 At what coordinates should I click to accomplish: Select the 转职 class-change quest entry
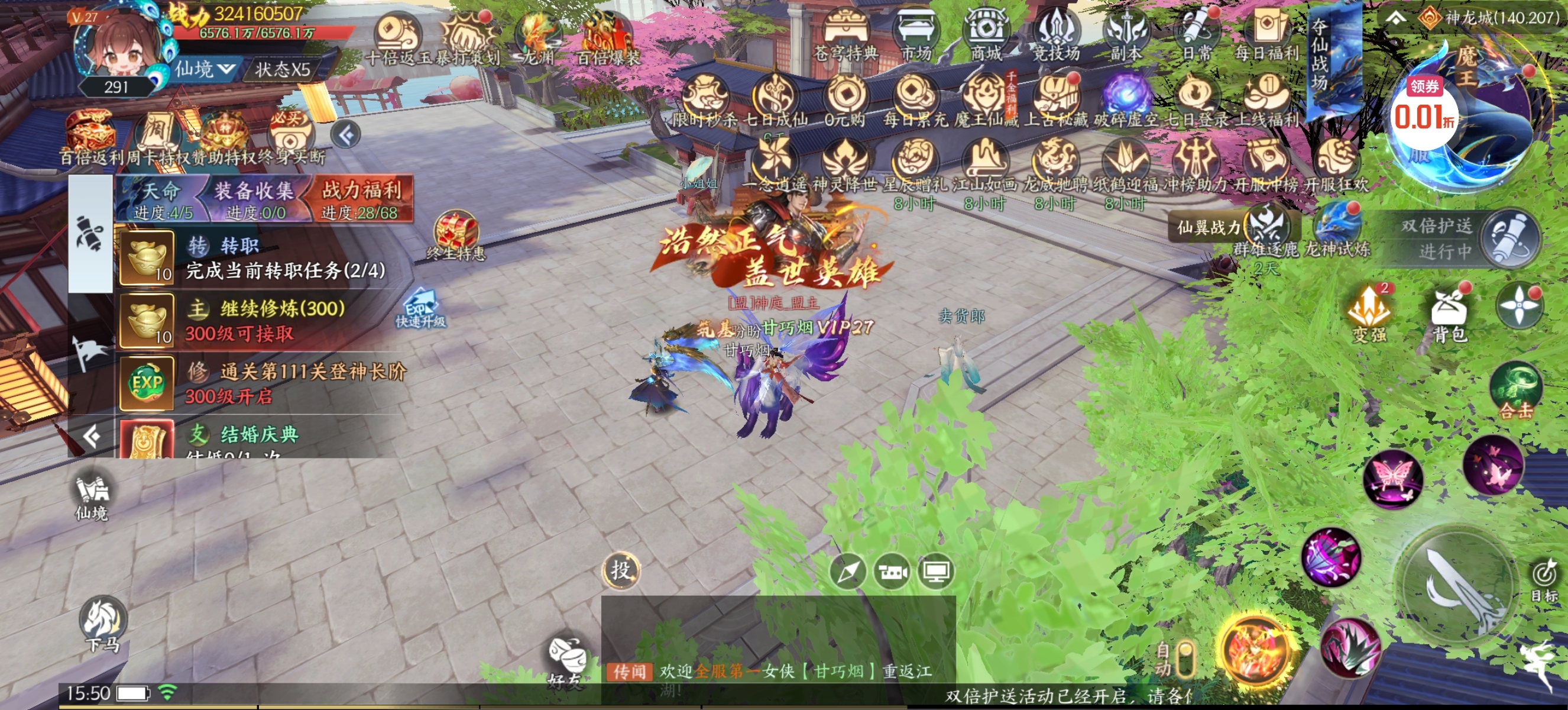(262, 258)
